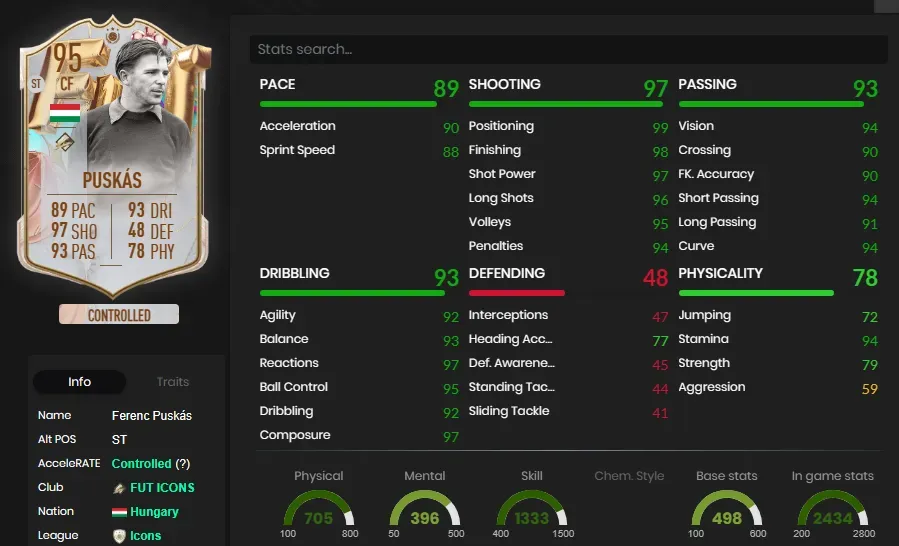Click the Controlled badge under the card
The height and width of the screenshot is (546, 899).
click(x=119, y=315)
